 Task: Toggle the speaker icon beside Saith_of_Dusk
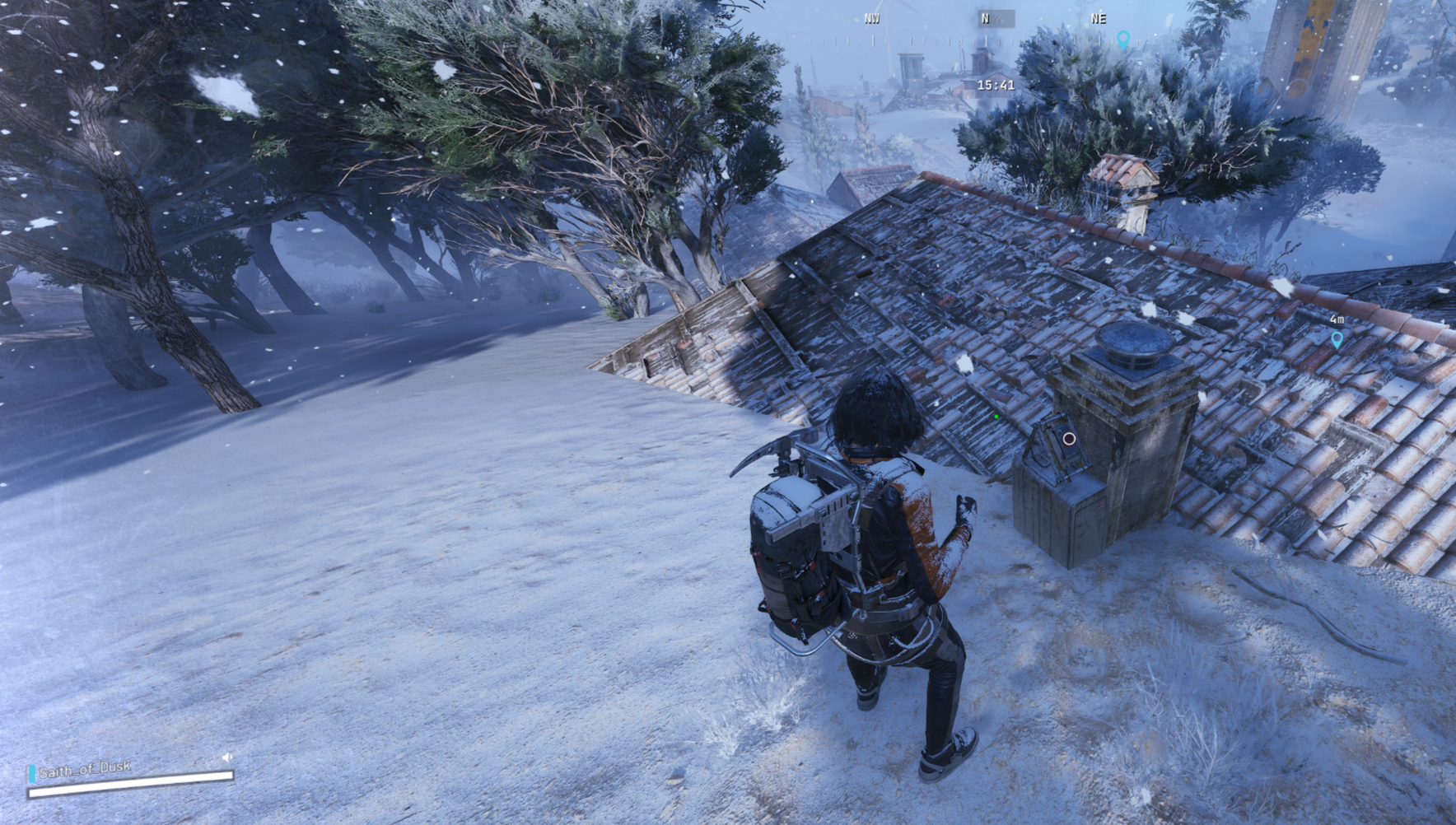(227, 757)
